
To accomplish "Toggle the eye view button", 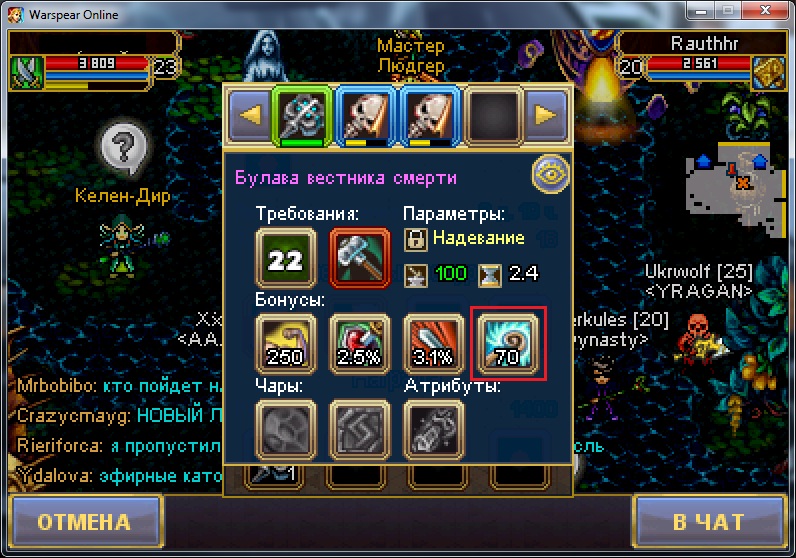I will [x=549, y=174].
